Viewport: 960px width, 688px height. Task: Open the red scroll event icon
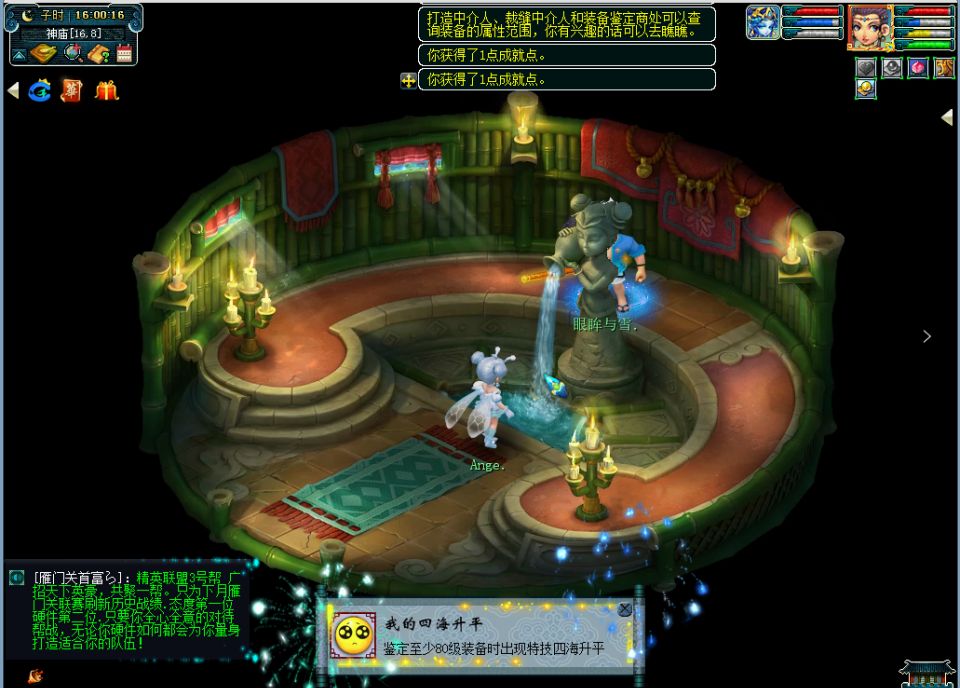pyautogui.click(x=72, y=91)
